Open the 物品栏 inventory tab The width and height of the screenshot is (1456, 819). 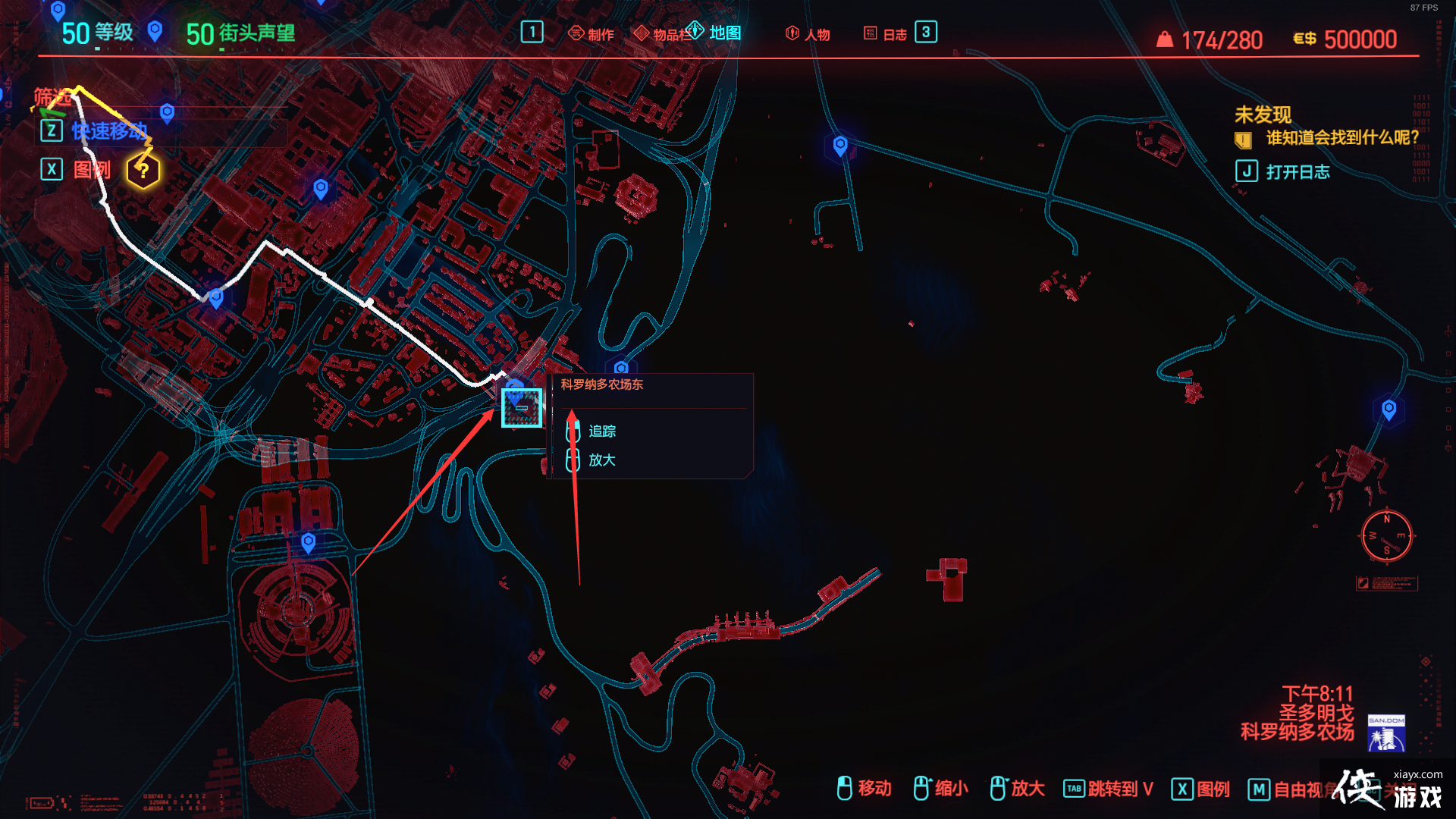(662, 34)
